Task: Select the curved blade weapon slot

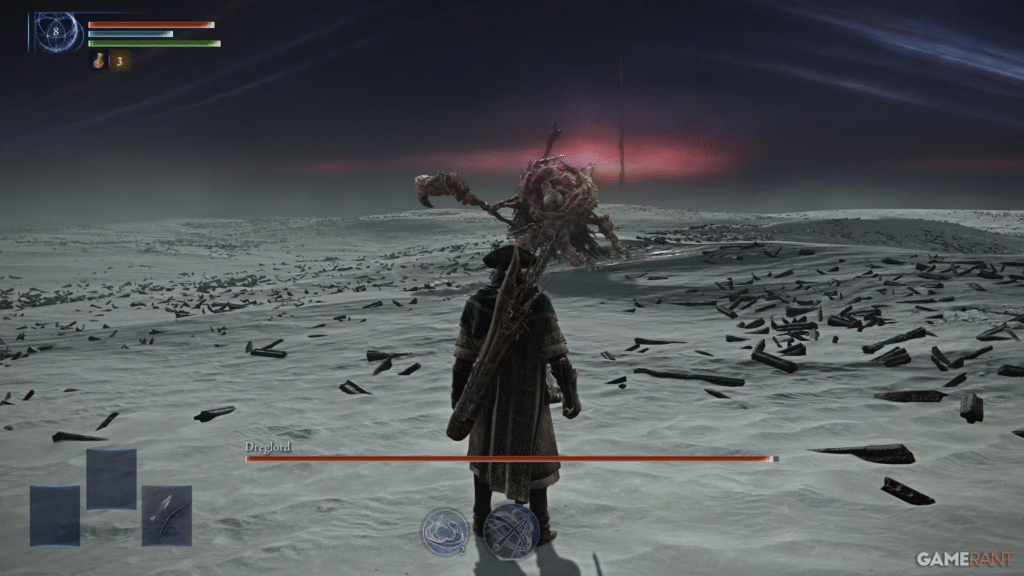Action: (166, 515)
